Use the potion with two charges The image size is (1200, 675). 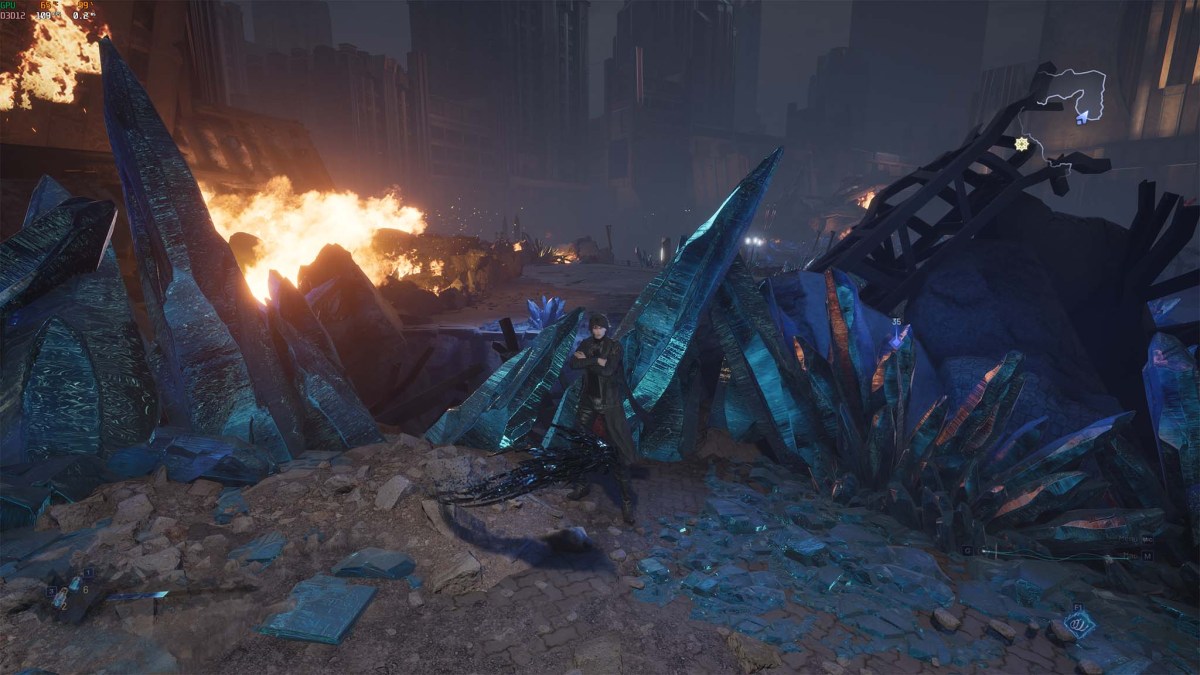tap(60, 599)
